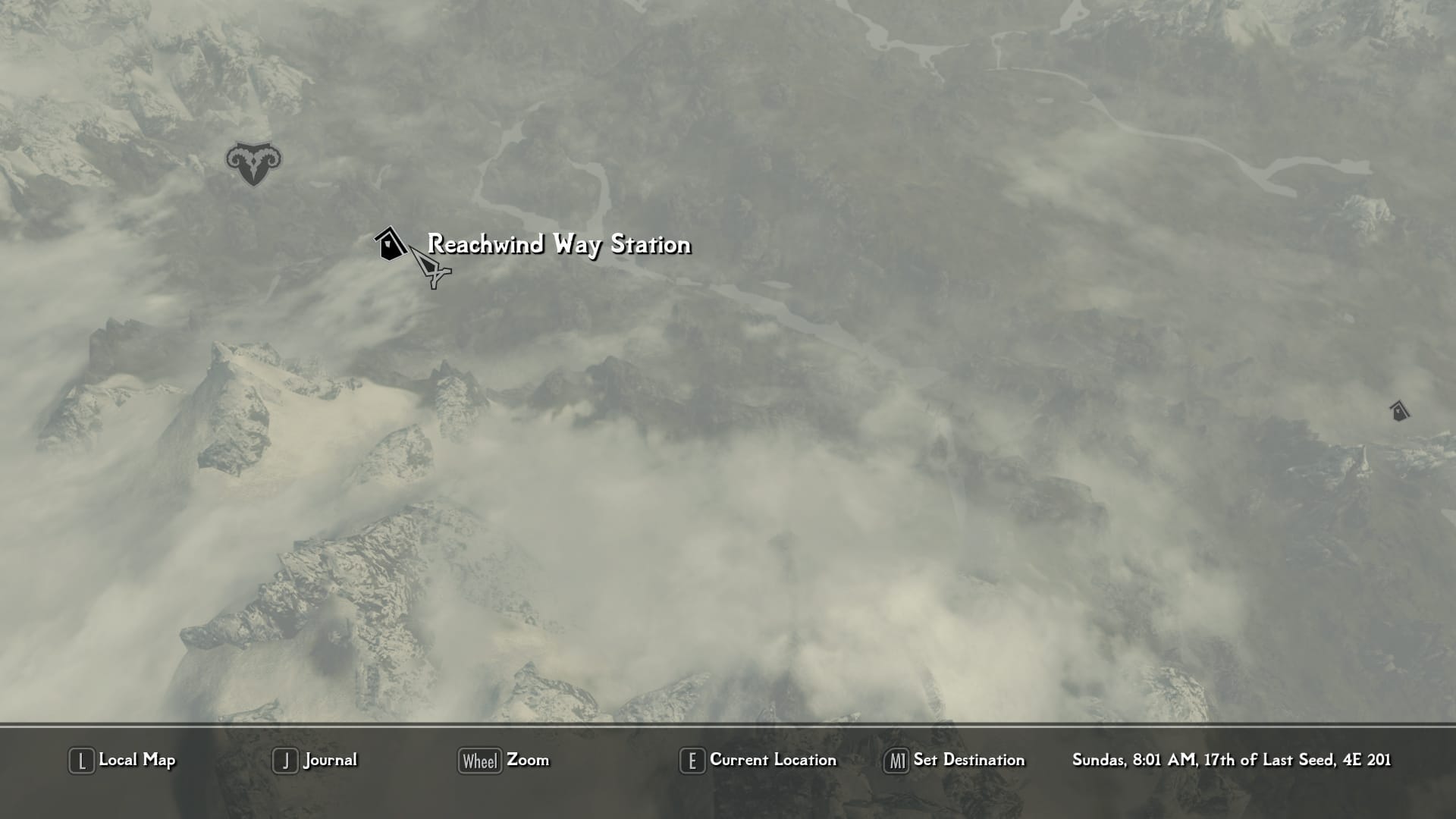Select the Reachwind Way Station map marker
Image resolution: width=1456 pixels, height=819 pixels.
pos(390,244)
